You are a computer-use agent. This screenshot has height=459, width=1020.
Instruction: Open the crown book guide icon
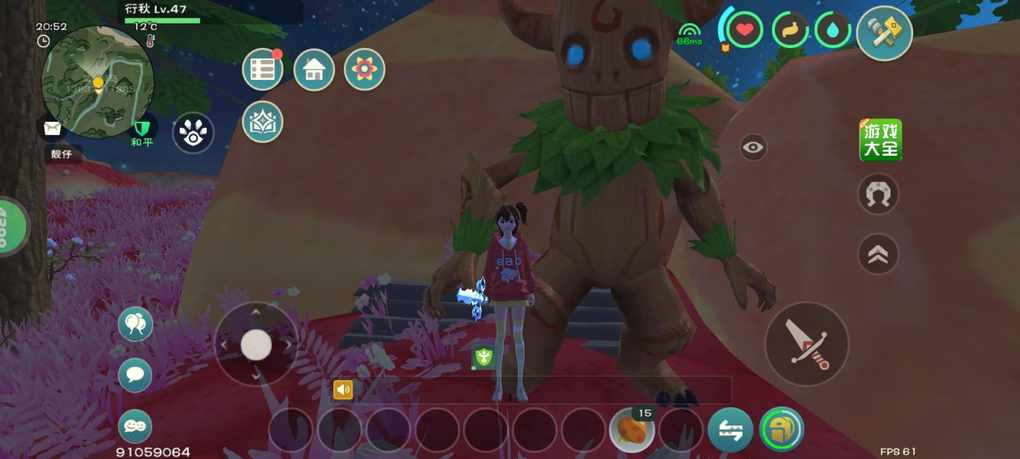[263, 121]
